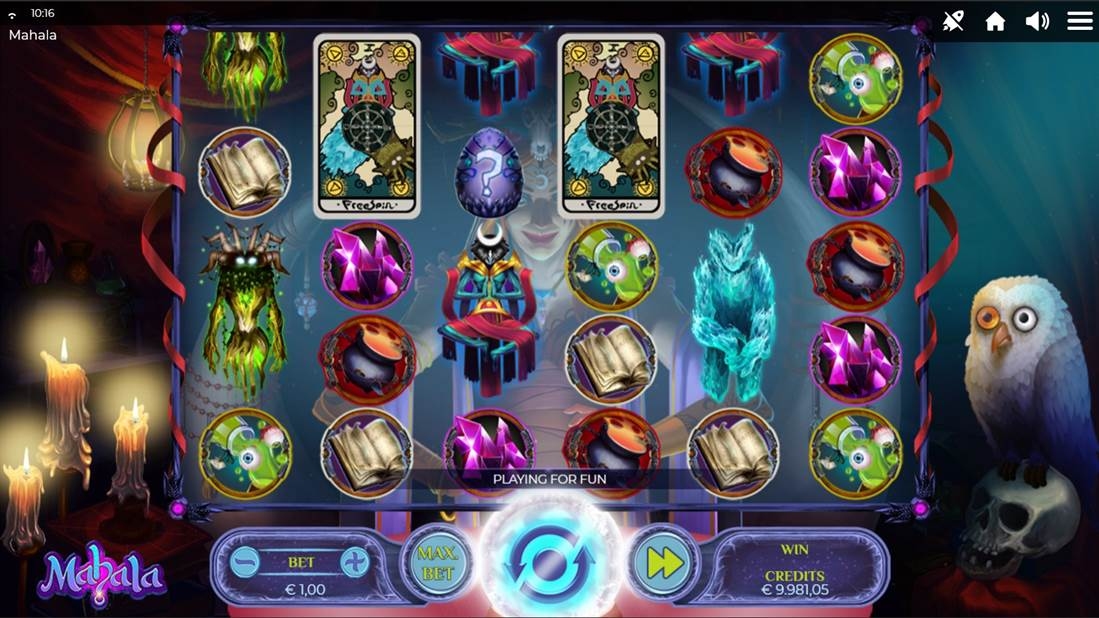Click the crossed-out rocket icon
The width and height of the screenshot is (1099, 618).
[953, 21]
